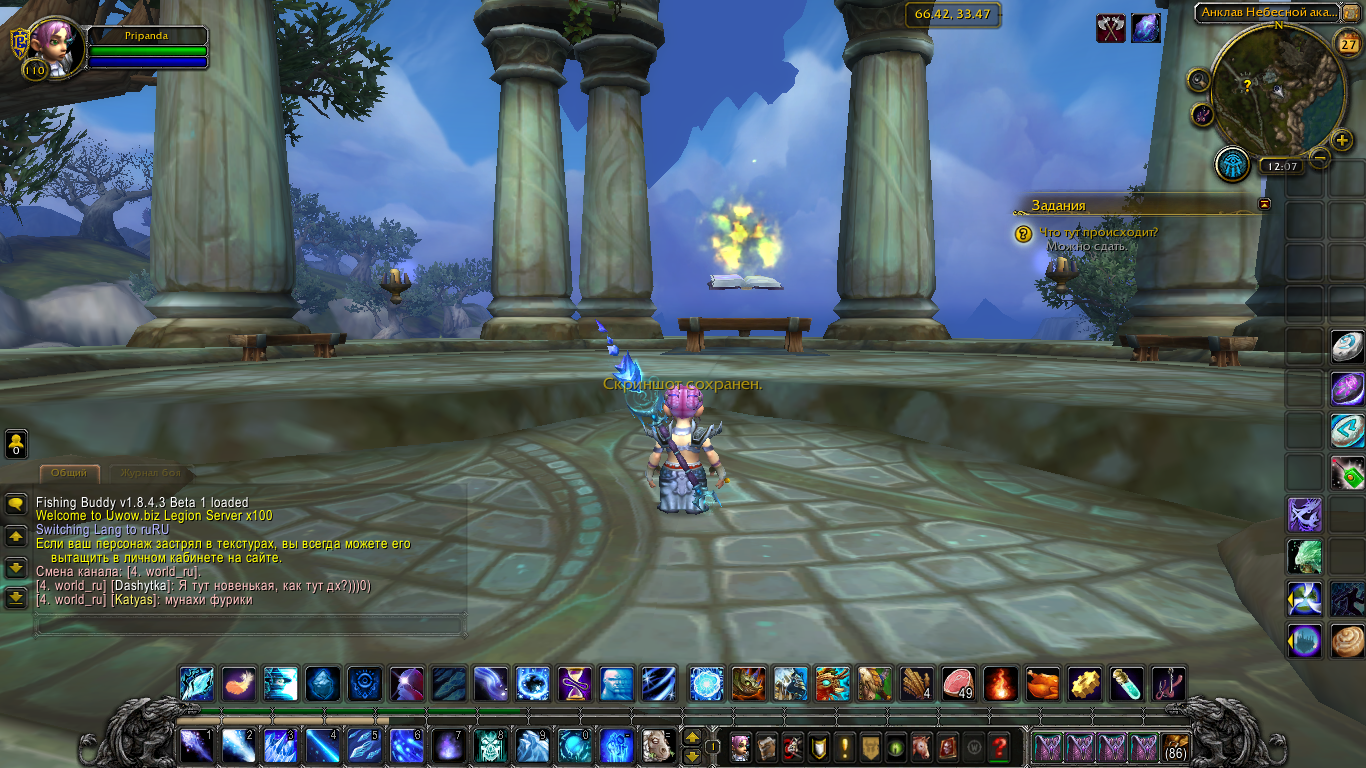The width and height of the screenshot is (1366, 768).
Task: Open the minimap tracking magnifier button
Action: coord(1199,79)
